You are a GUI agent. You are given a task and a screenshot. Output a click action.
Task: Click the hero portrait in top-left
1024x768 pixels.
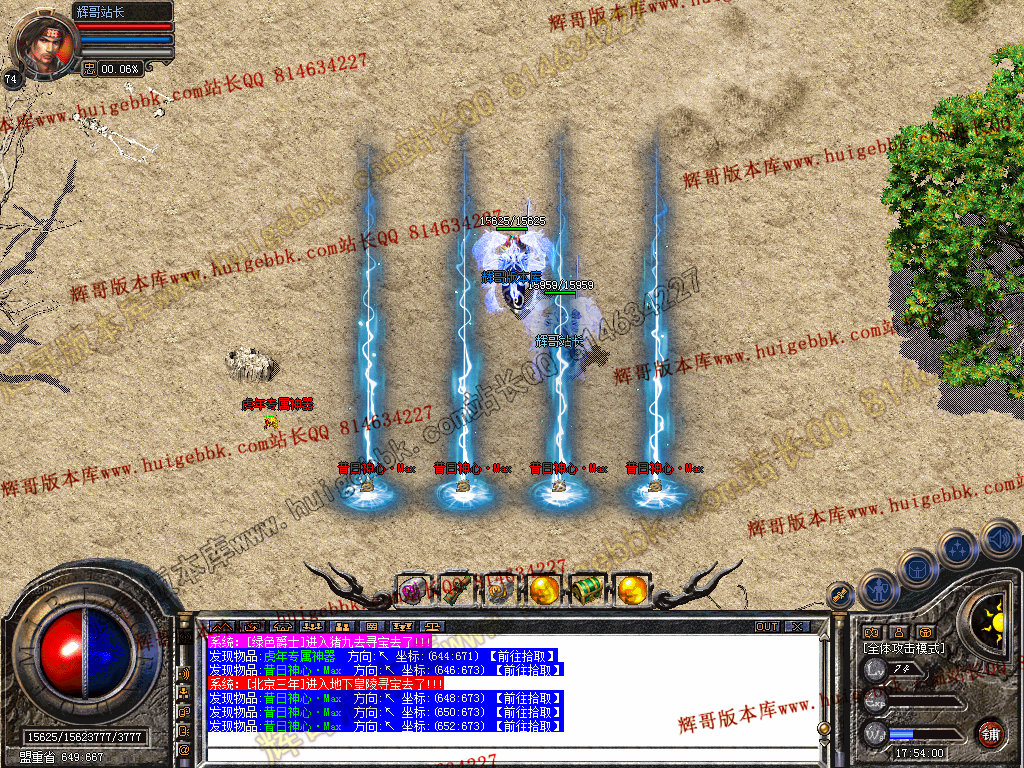coord(43,46)
